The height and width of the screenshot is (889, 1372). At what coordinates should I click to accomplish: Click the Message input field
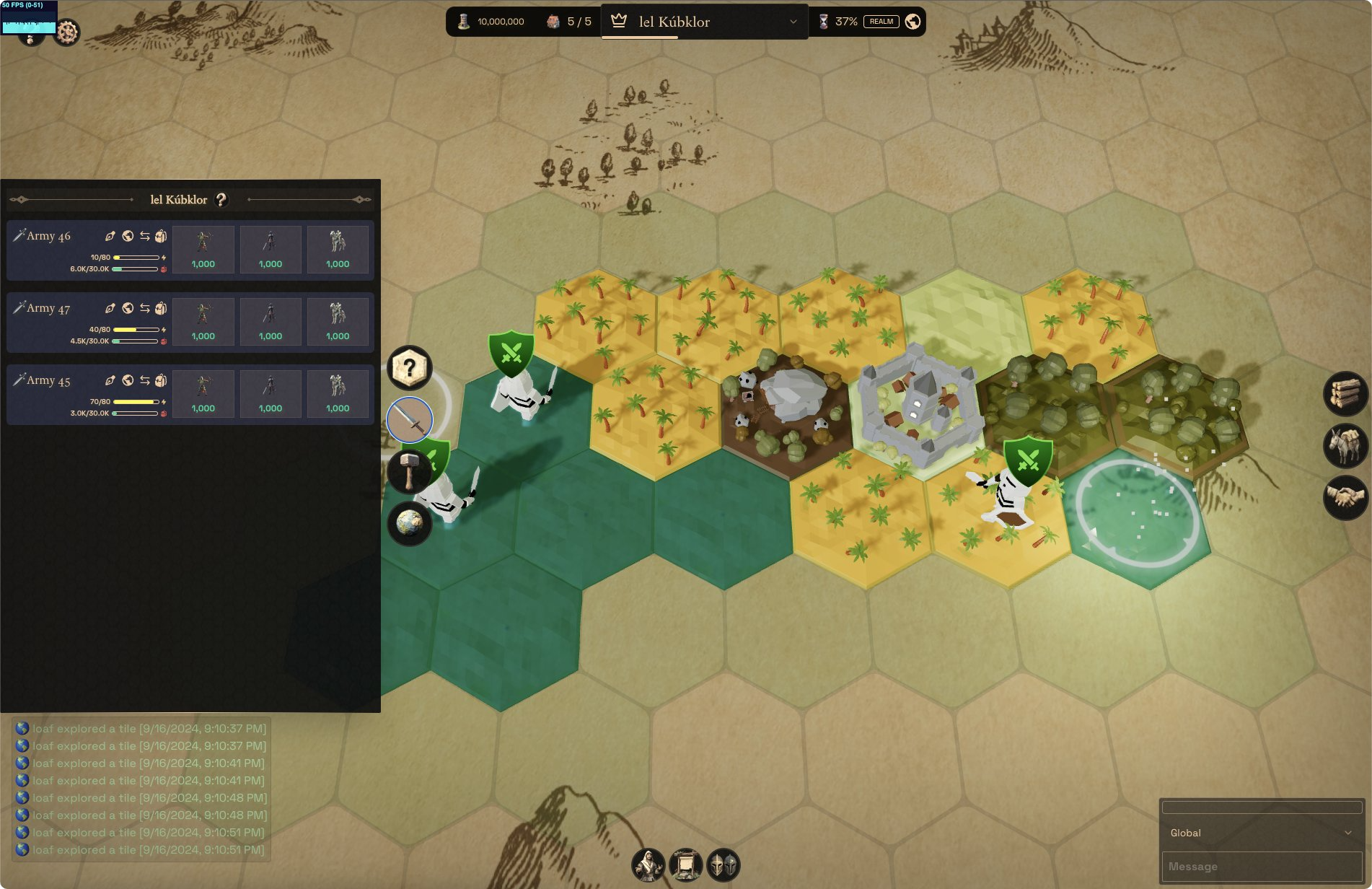point(1262,866)
